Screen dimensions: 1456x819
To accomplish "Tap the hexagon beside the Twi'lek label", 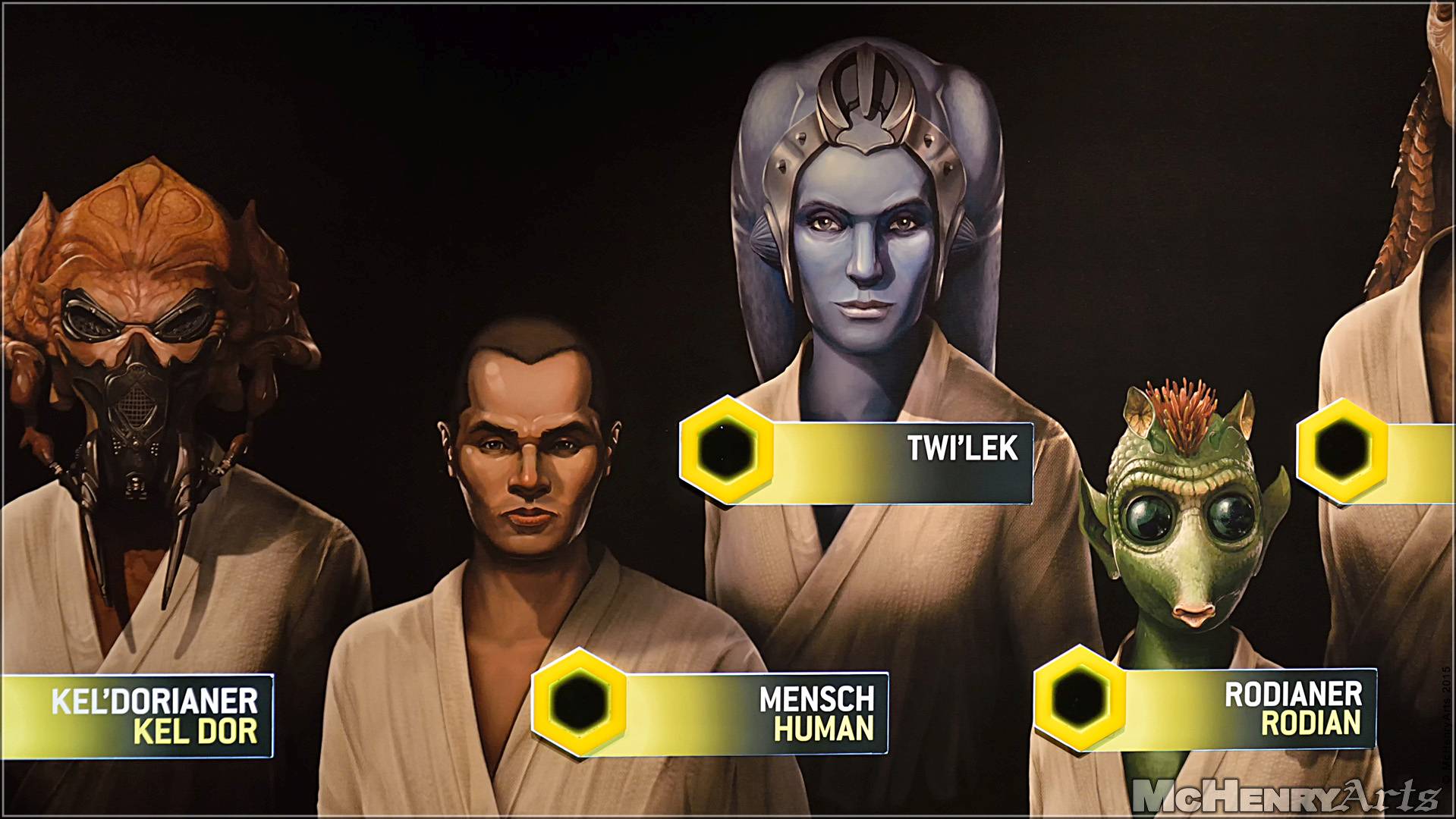I will click(x=726, y=450).
